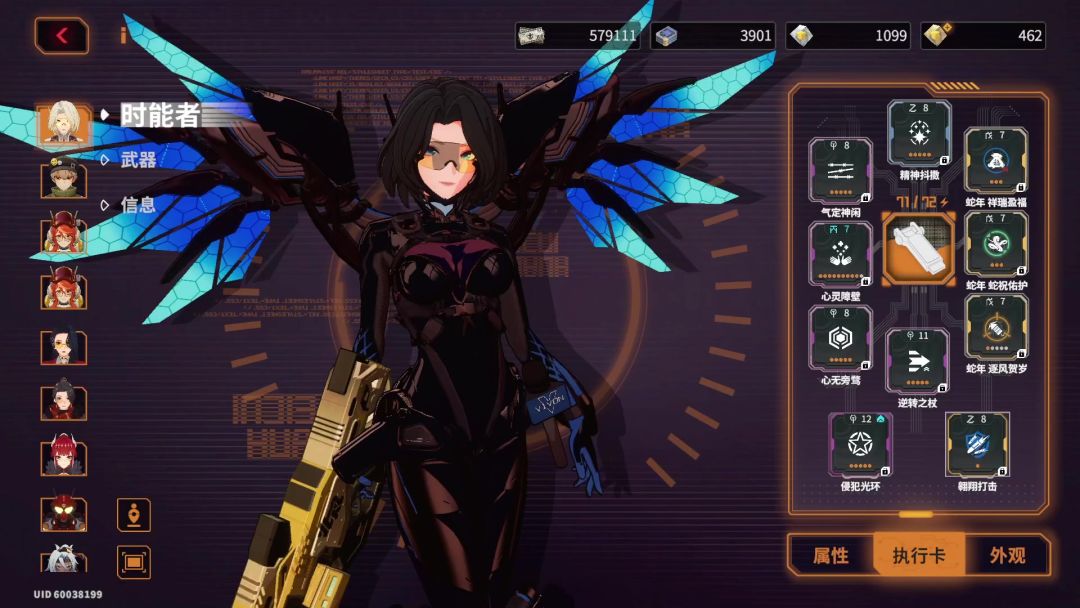
Task: Open the 武器 (weapon) menu entry
Action: point(138,159)
